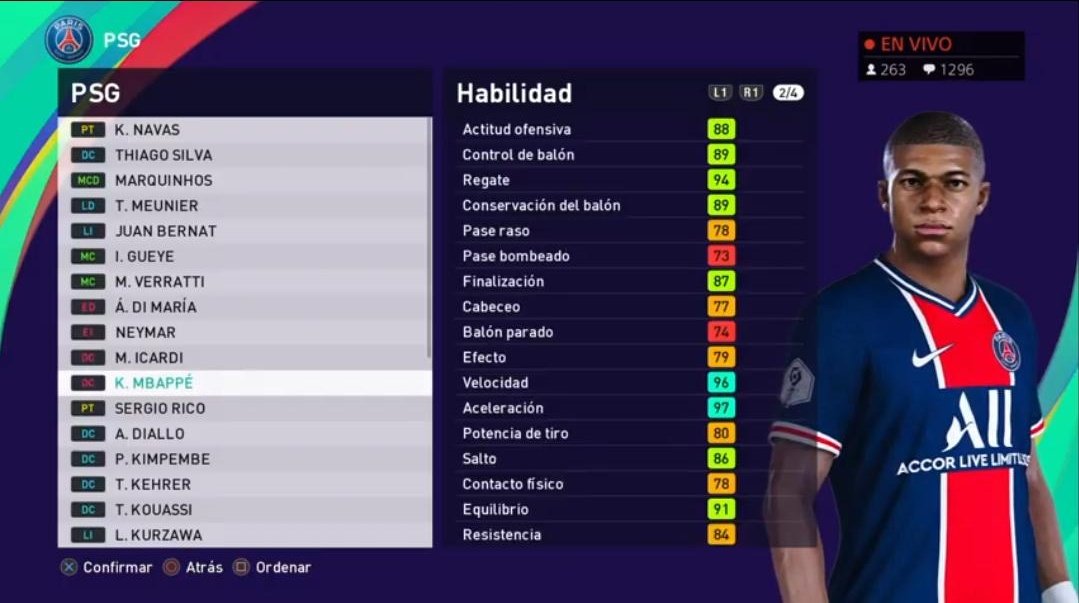This screenshot has width=1079, height=603.
Task: Choose A. Diallo from the roster
Action: tap(245, 434)
